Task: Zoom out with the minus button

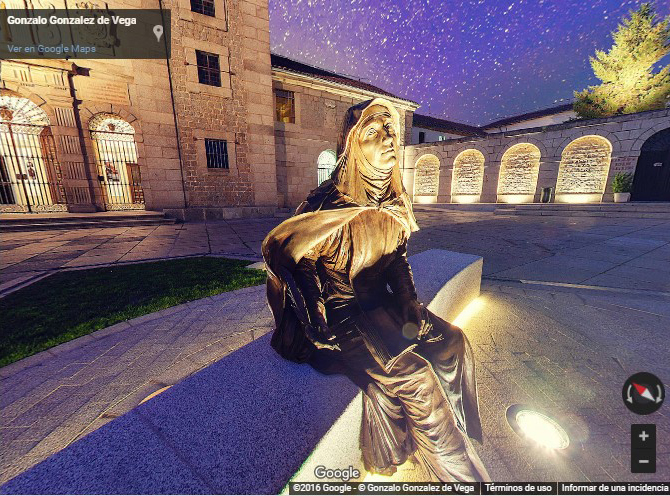Action: click(643, 461)
